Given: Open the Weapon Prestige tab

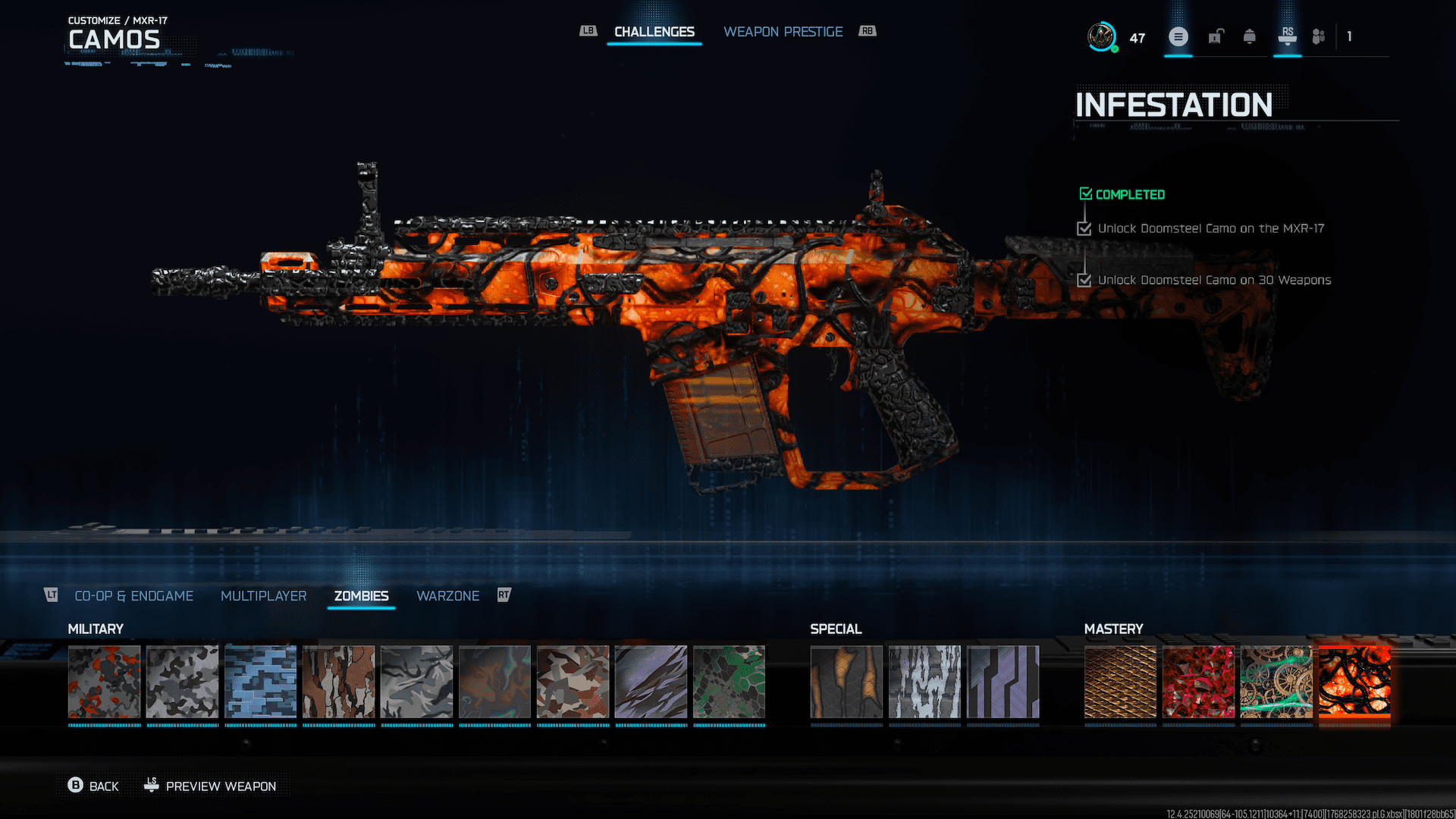Looking at the screenshot, I should (783, 32).
